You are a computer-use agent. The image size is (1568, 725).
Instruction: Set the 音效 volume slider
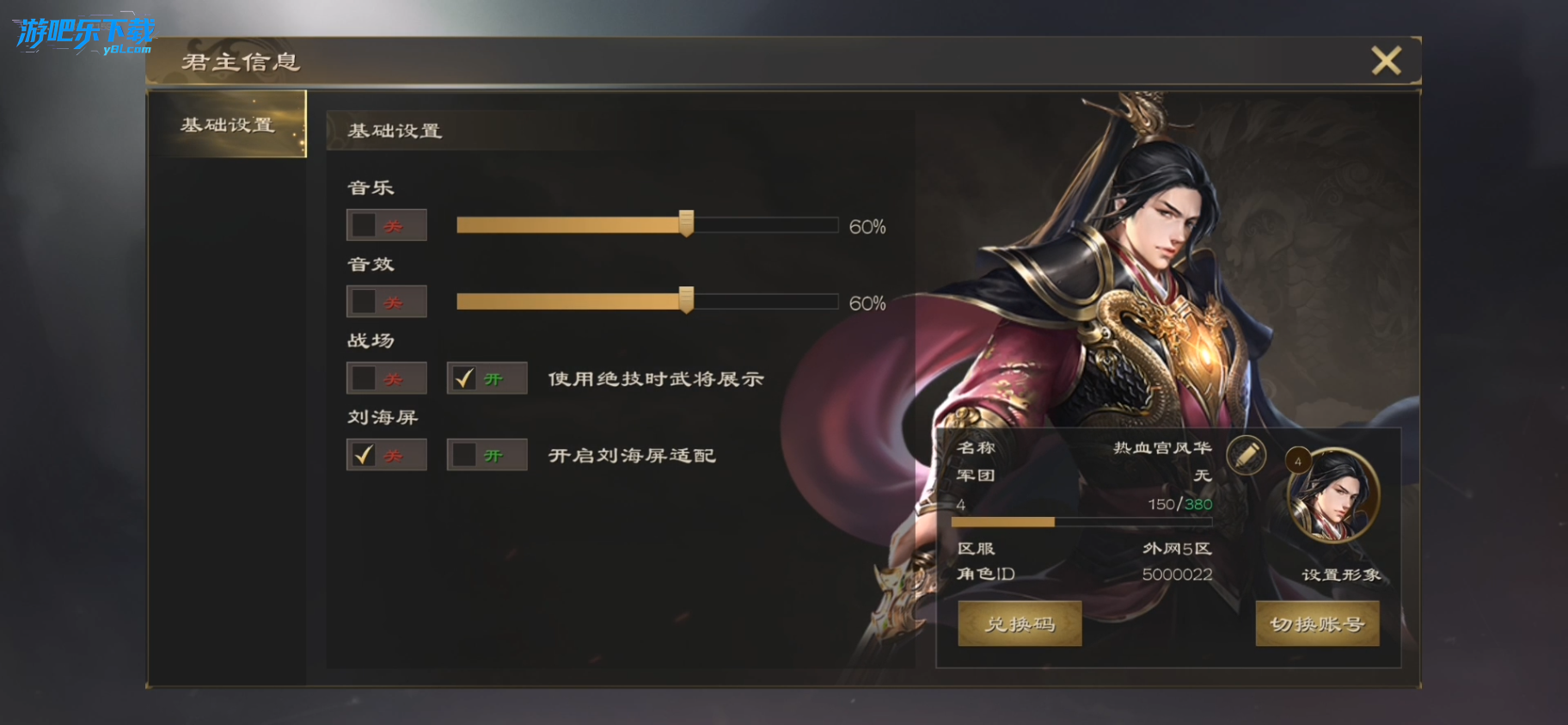point(686,301)
